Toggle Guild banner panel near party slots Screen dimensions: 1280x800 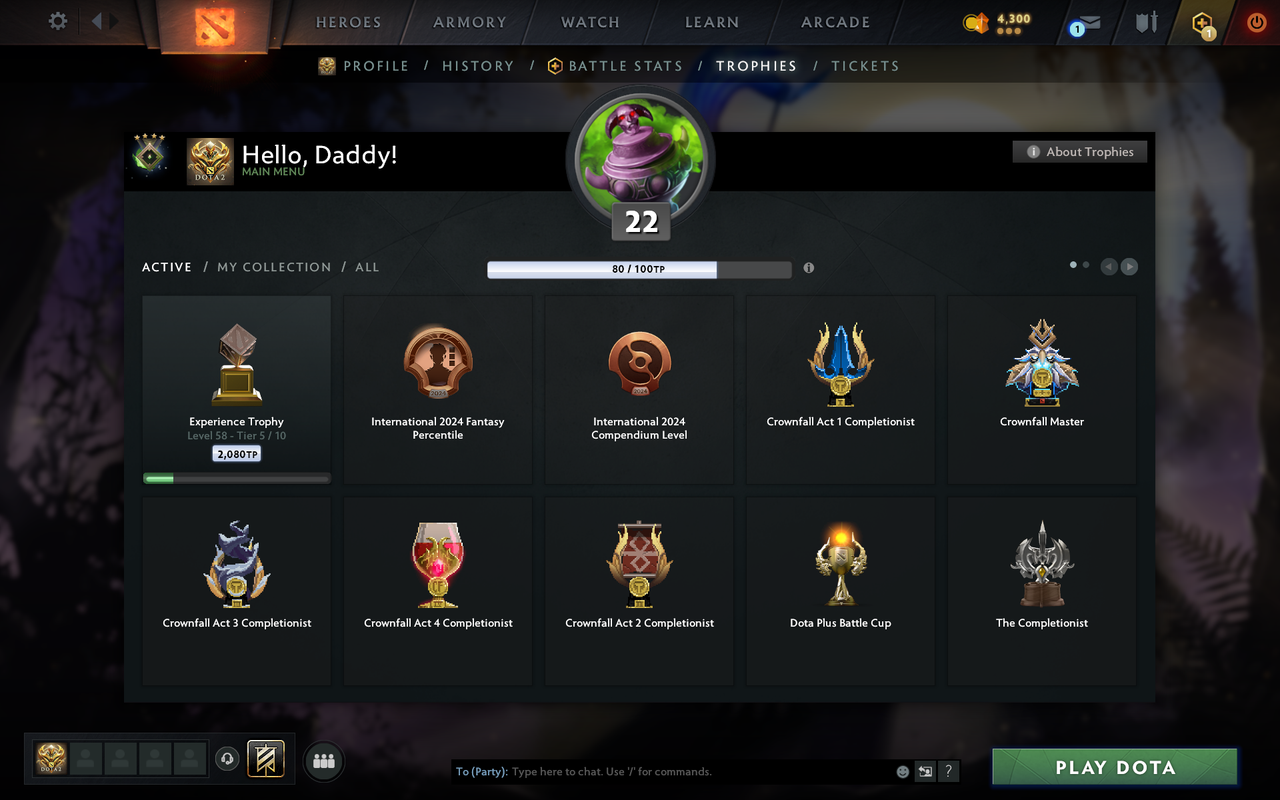(265, 759)
